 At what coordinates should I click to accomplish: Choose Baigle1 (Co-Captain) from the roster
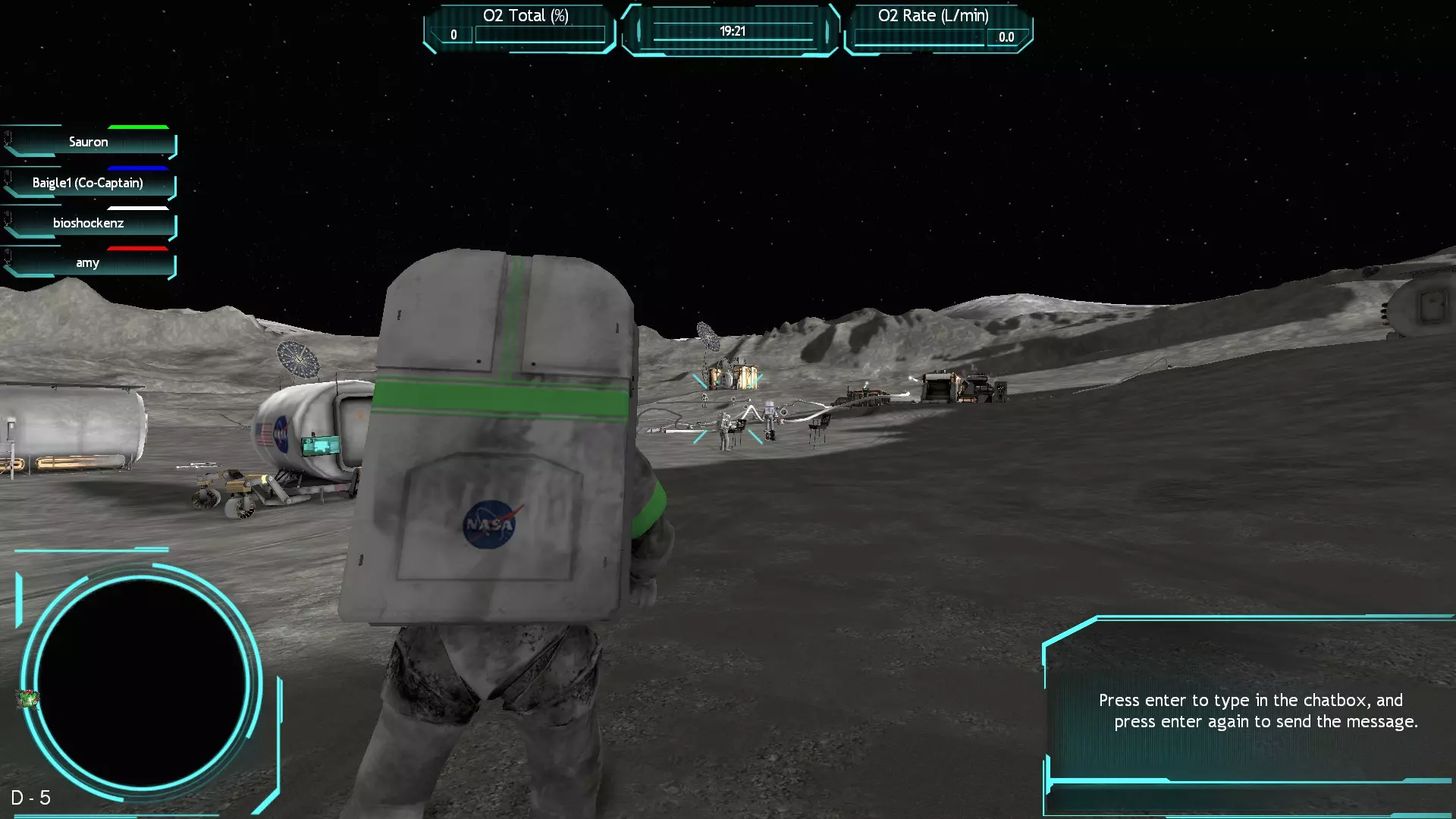point(88,183)
